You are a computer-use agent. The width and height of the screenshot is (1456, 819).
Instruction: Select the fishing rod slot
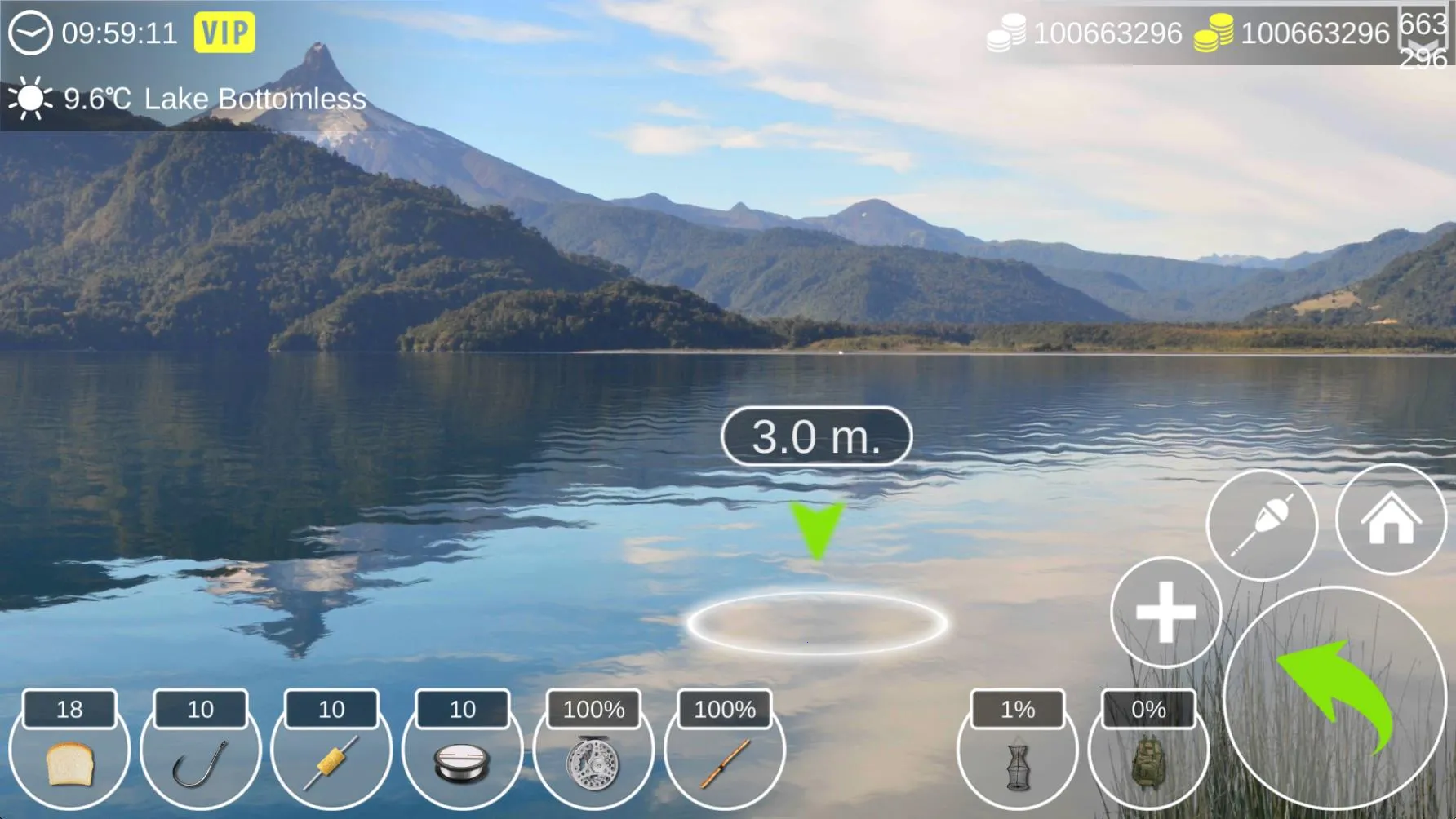[x=722, y=763]
